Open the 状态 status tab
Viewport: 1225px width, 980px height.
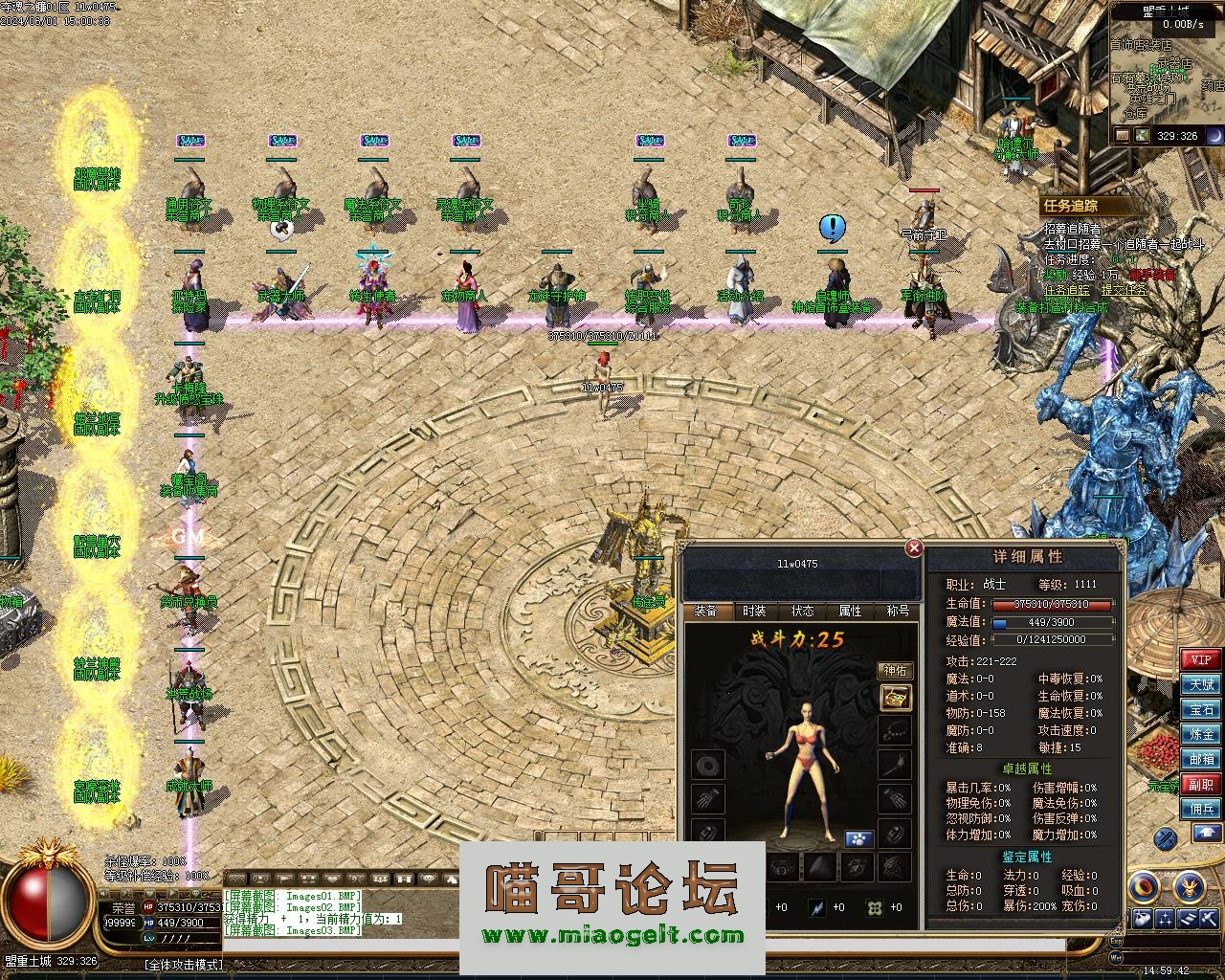pos(802,612)
